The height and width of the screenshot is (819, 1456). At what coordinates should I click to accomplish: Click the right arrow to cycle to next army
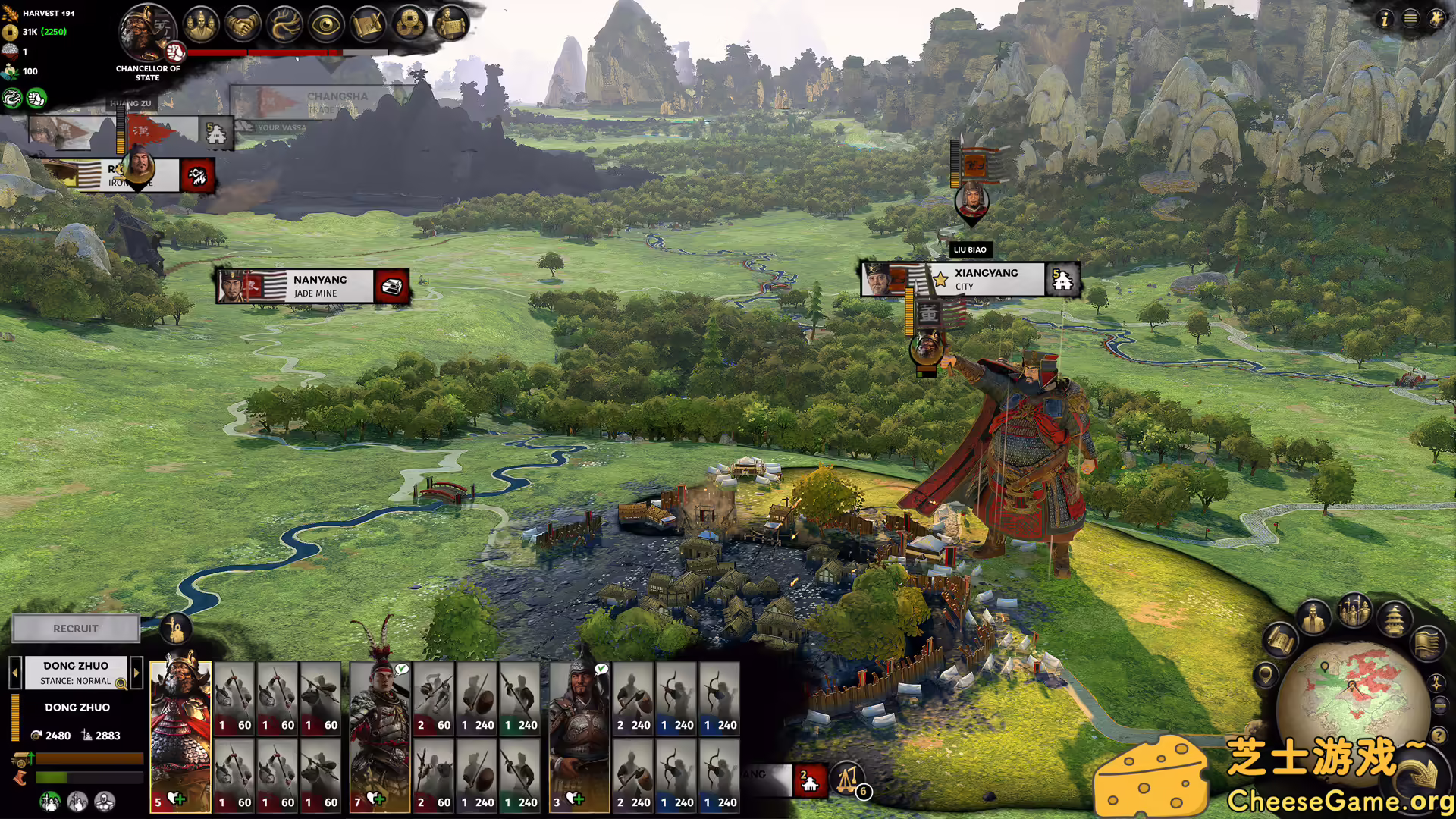(136, 673)
